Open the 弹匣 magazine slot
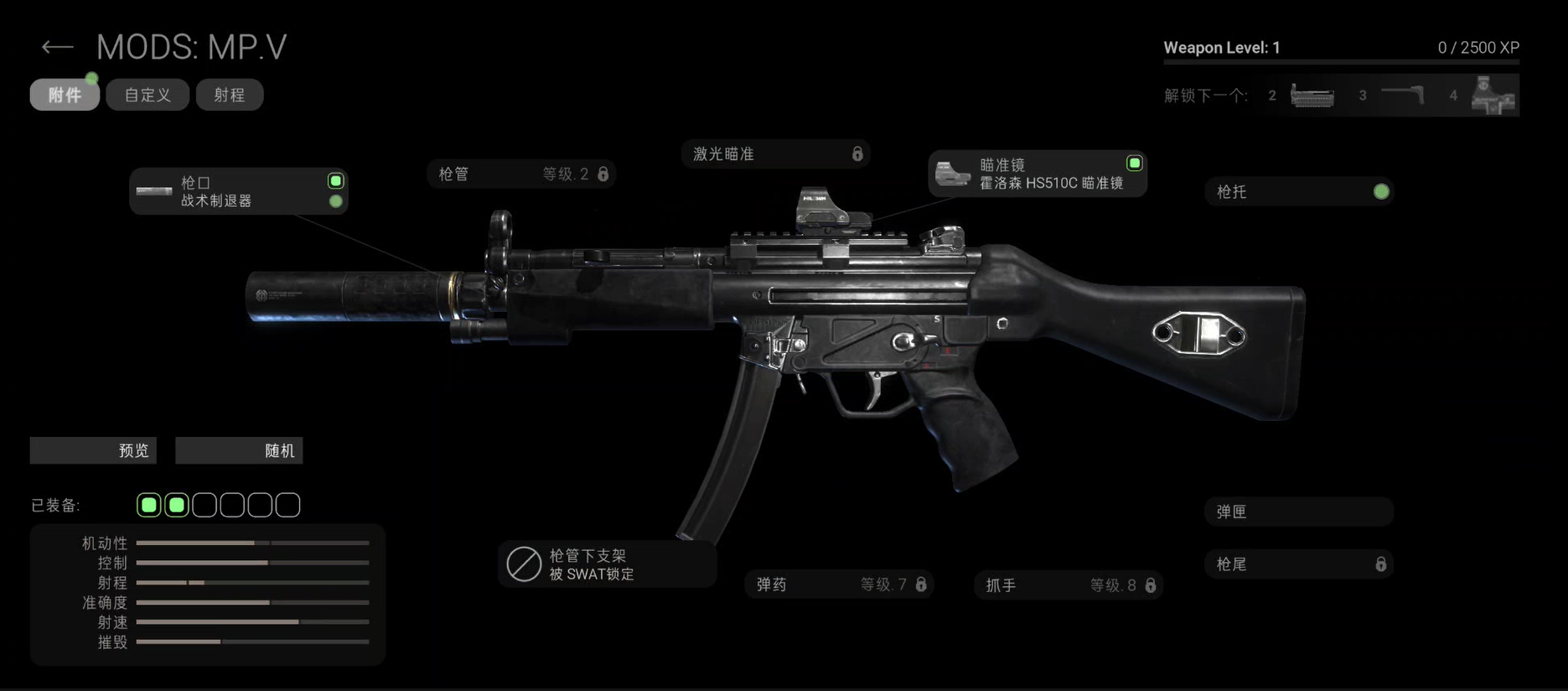The image size is (1568, 691). (1298, 512)
